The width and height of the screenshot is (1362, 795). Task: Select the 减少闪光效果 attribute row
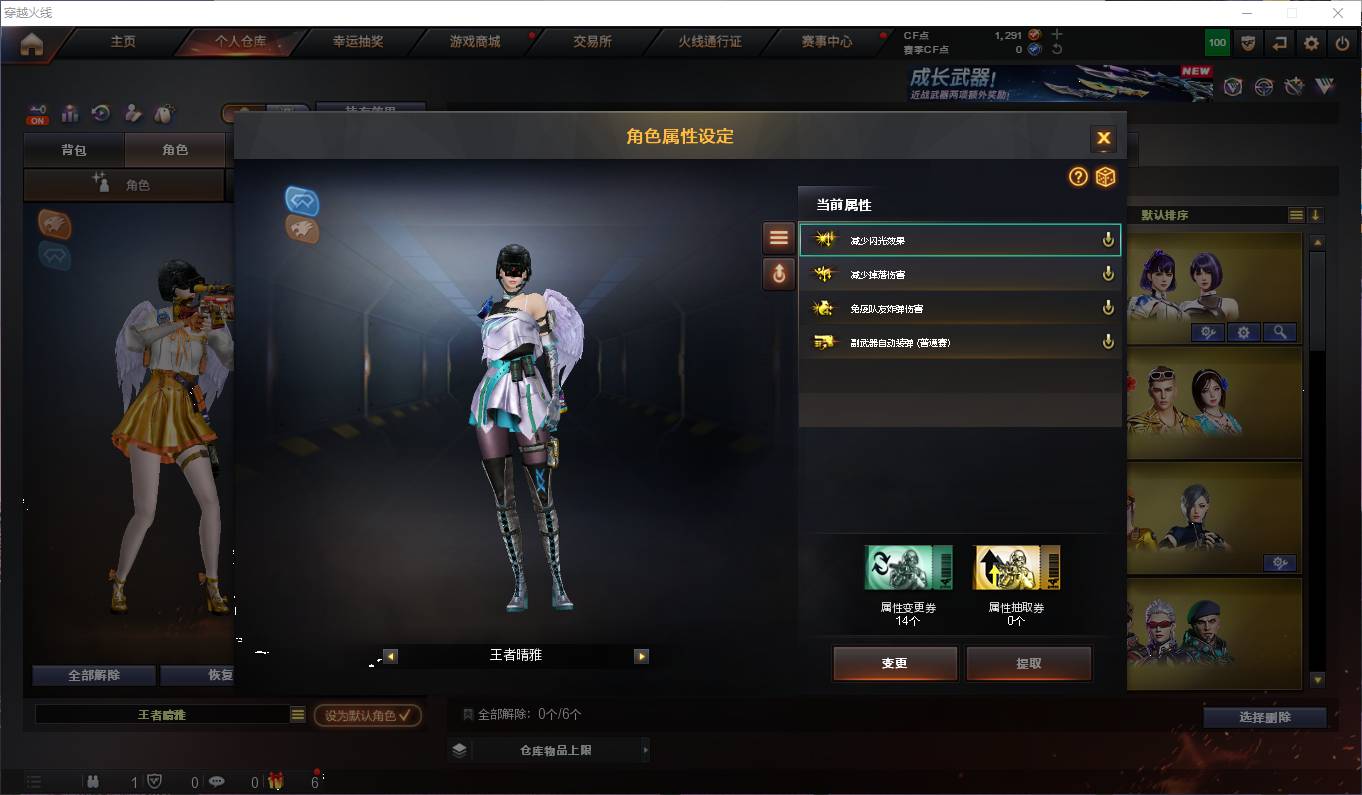[x=959, y=240]
